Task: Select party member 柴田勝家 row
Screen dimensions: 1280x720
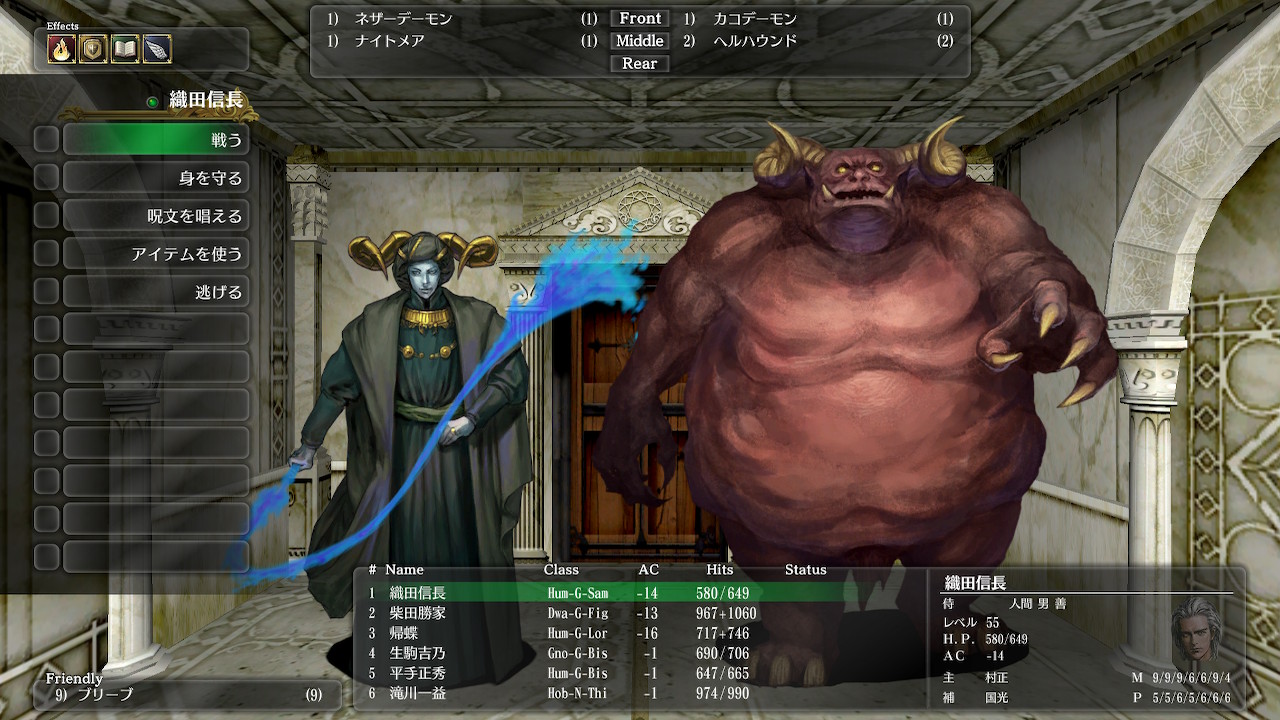Action: pyautogui.click(x=418, y=613)
